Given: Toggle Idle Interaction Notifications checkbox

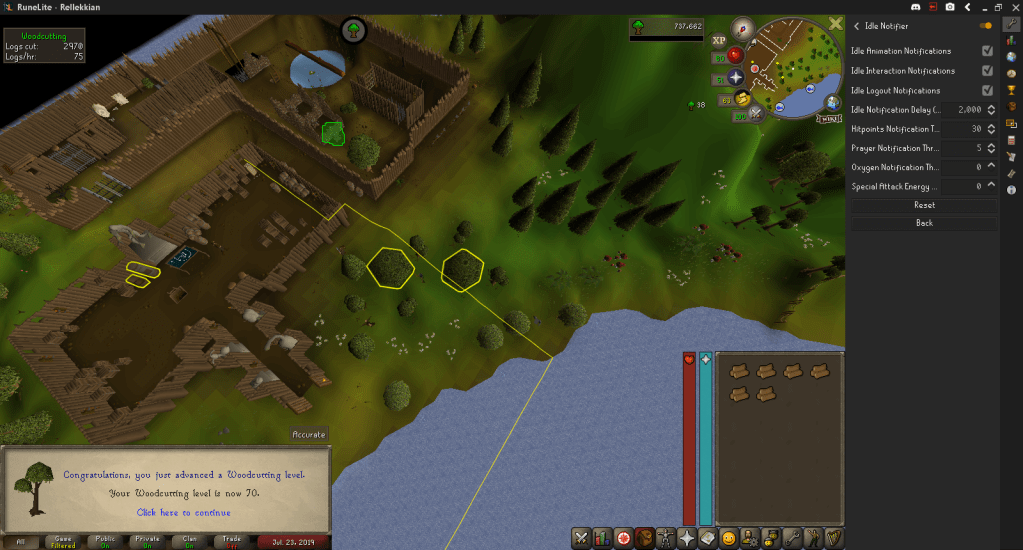Looking at the screenshot, I should pos(988,71).
